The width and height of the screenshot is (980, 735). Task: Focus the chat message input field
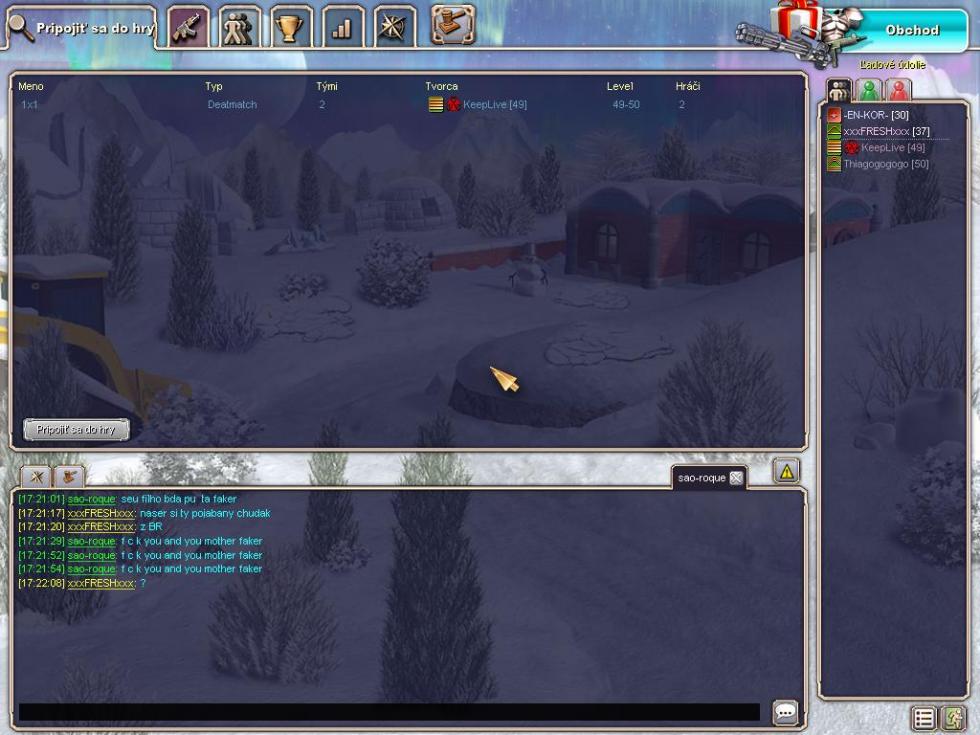(388, 713)
